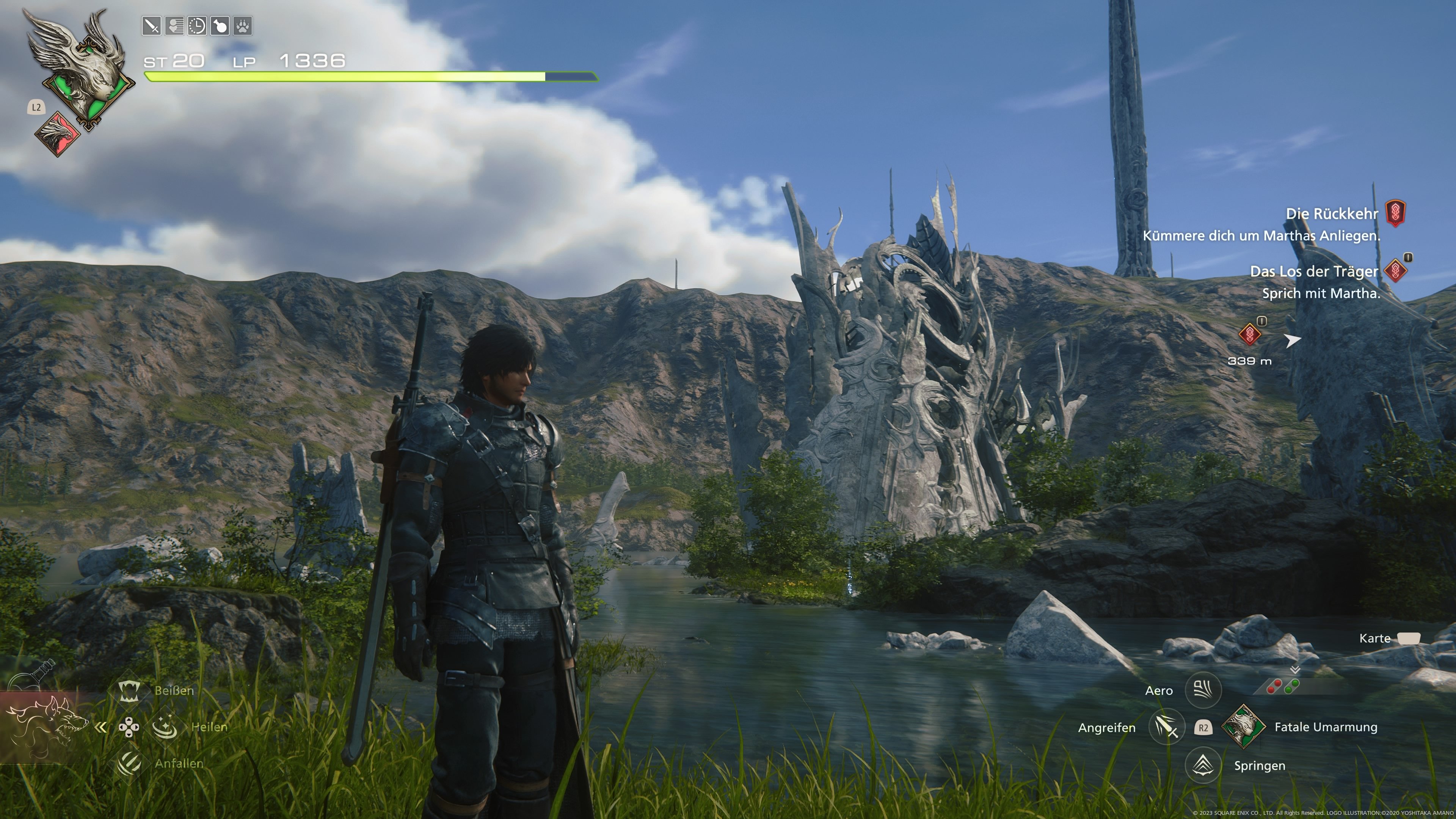This screenshot has height=819, width=1456.
Task: Click the sword status effect icon
Action: tap(152, 26)
